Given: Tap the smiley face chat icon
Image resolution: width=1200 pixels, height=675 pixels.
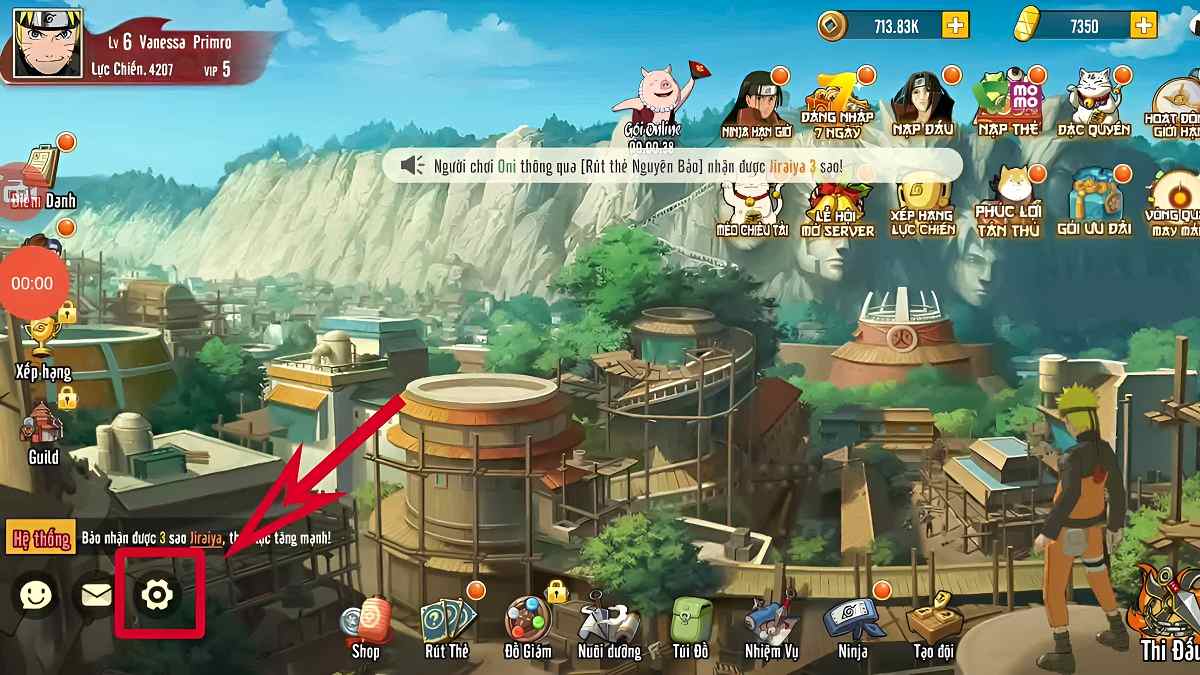Looking at the screenshot, I should click(36, 595).
